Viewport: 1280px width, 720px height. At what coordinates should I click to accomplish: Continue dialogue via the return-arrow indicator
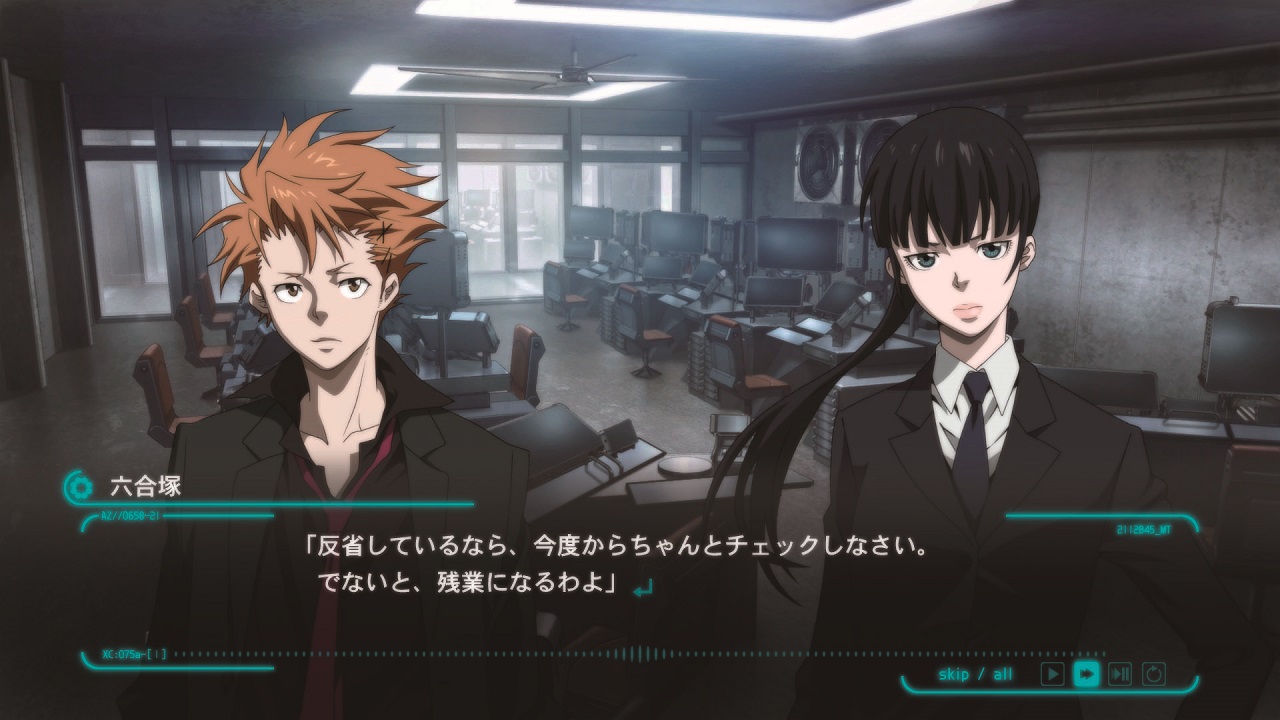click(643, 589)
